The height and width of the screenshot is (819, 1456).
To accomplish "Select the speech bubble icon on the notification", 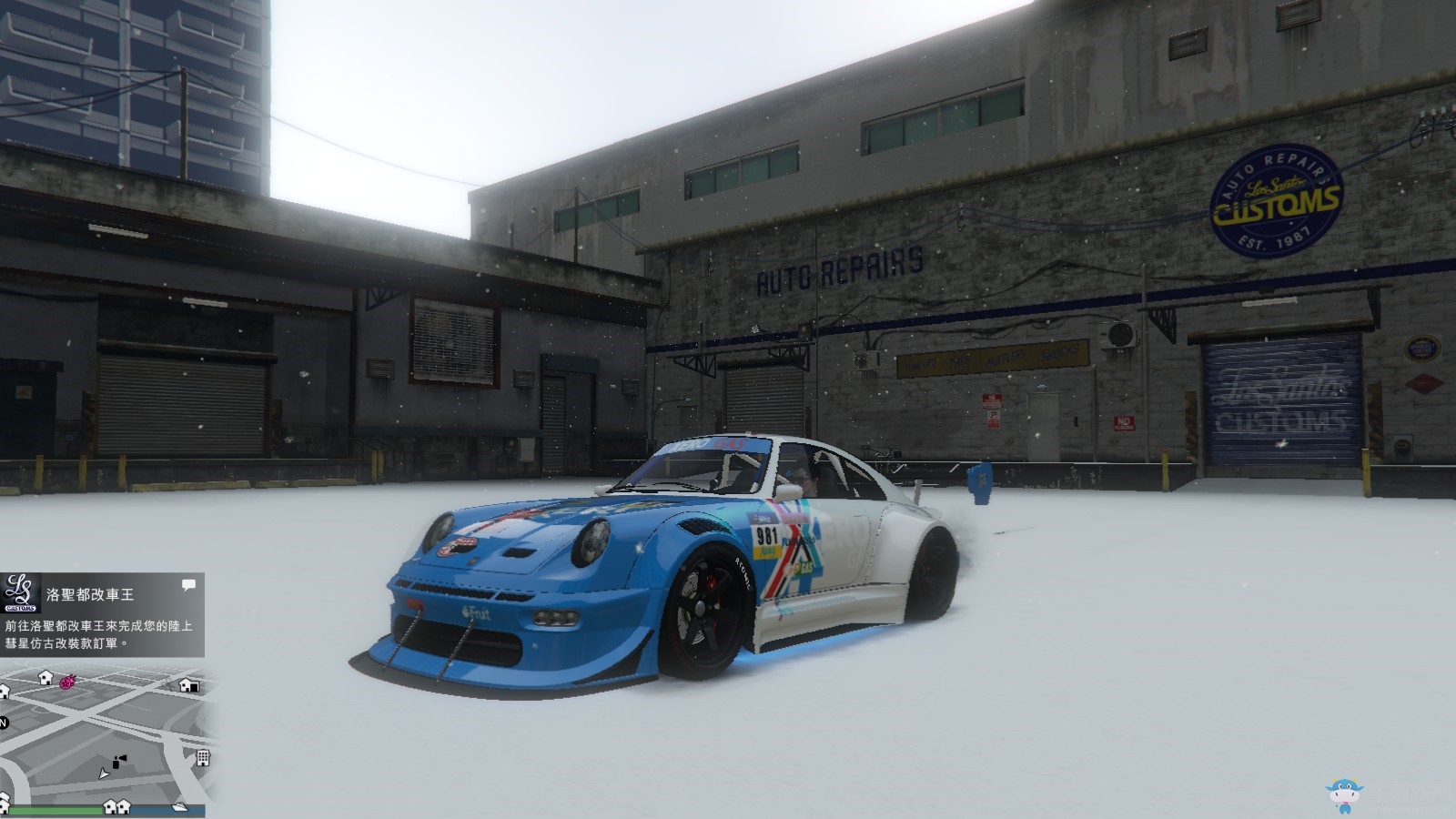I will coord(188,585).
